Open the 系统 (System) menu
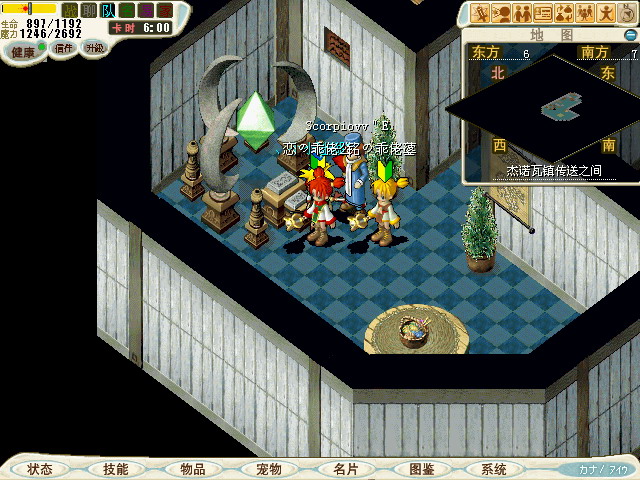The height and width of the screenshot is (480, 640). (x=494, y=469)
